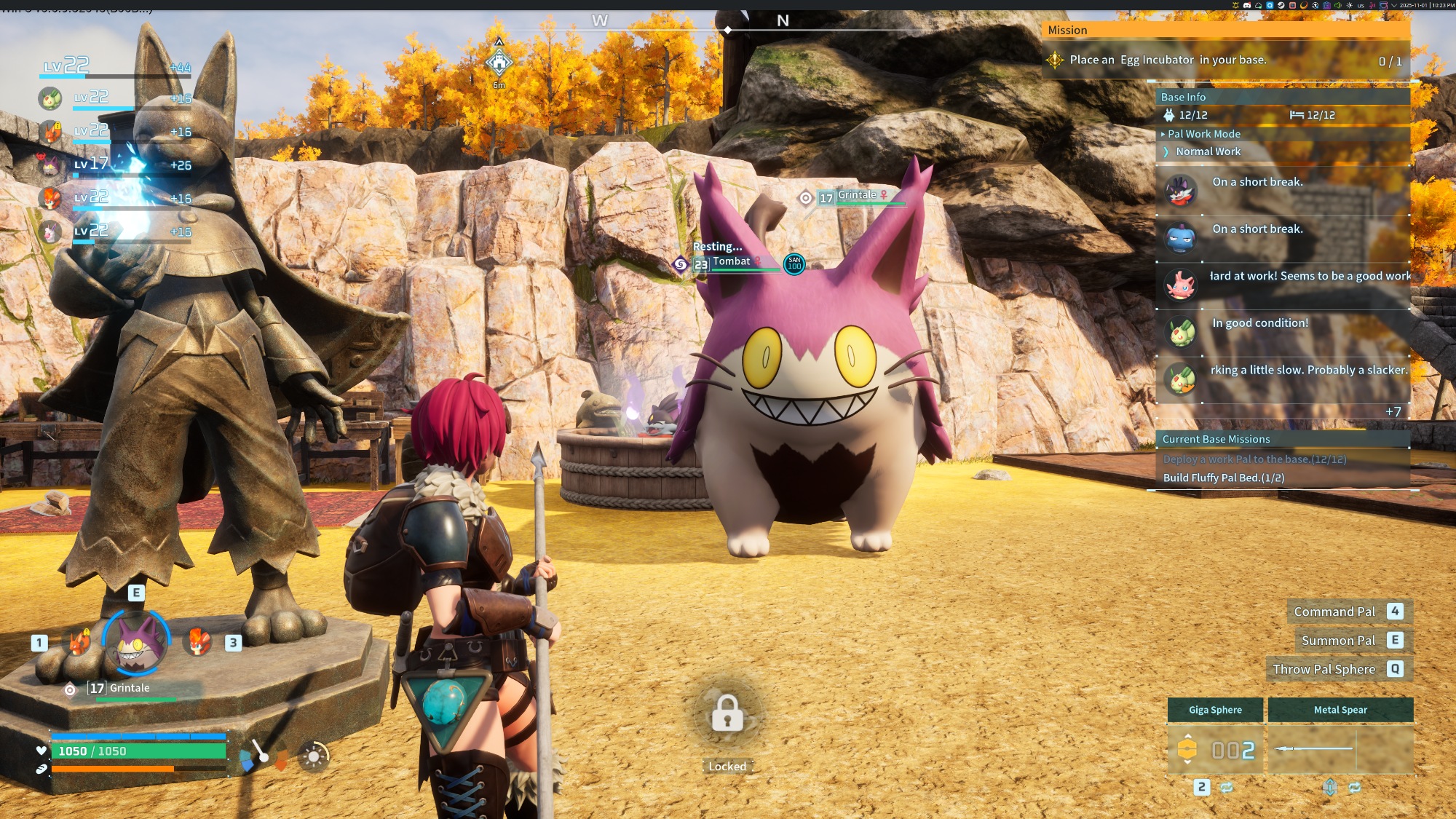1456x819 pixels.
Task: Expand the Pal Work Mode section
Action: tap(1203, 134)
